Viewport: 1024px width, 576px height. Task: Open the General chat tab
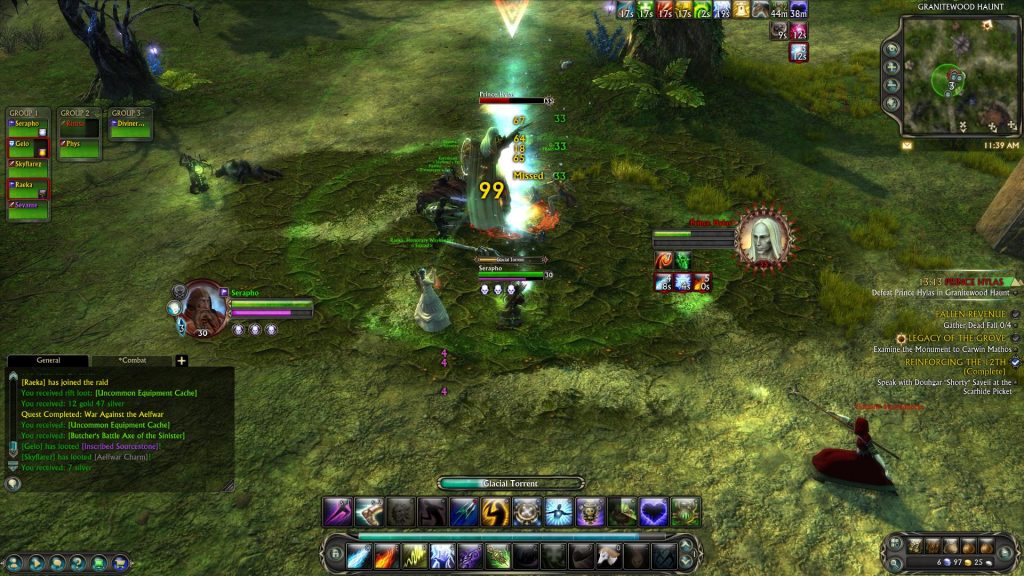(x=48, y=360)
